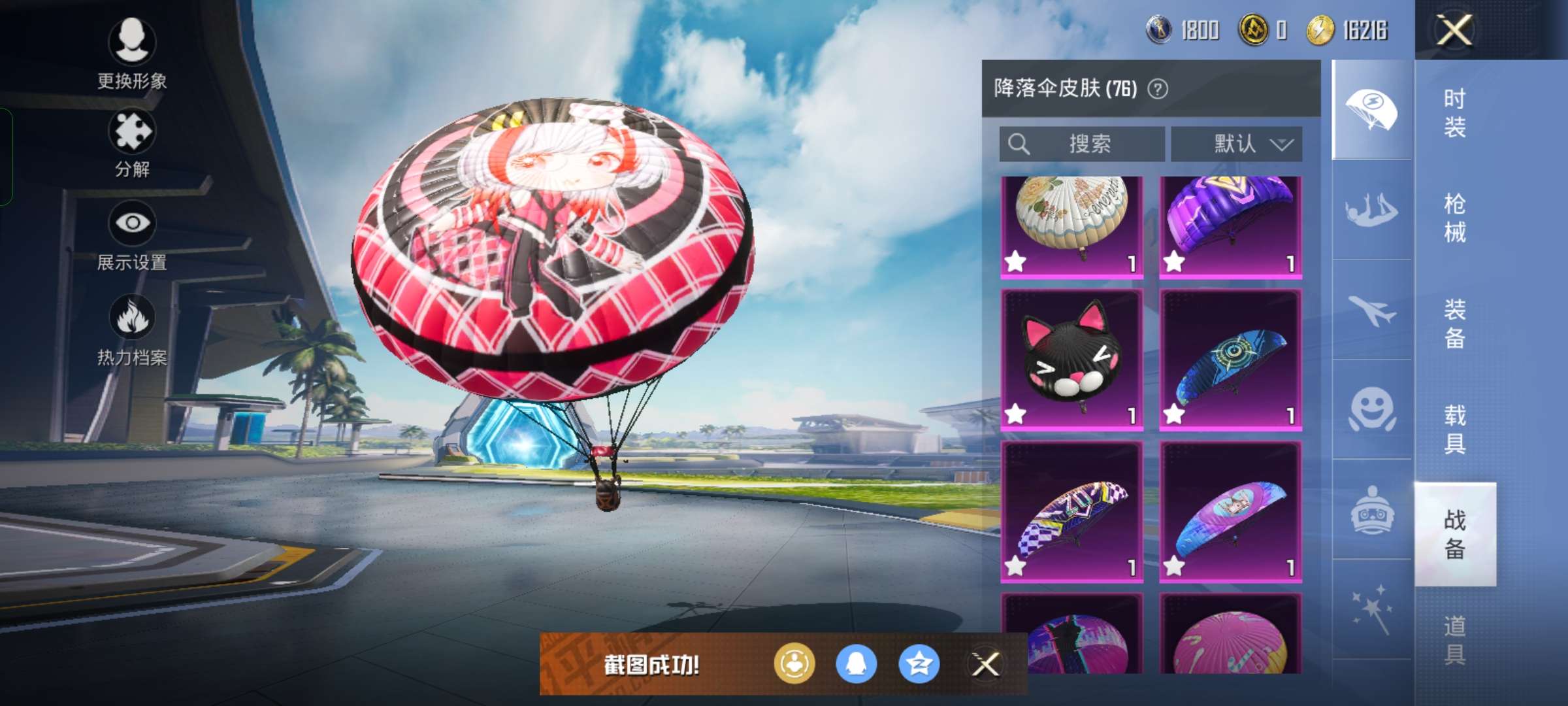Share screenshot via the QQ penguin icon
The height and width of the screenshot is (706, 1568).
click(856, 662)
